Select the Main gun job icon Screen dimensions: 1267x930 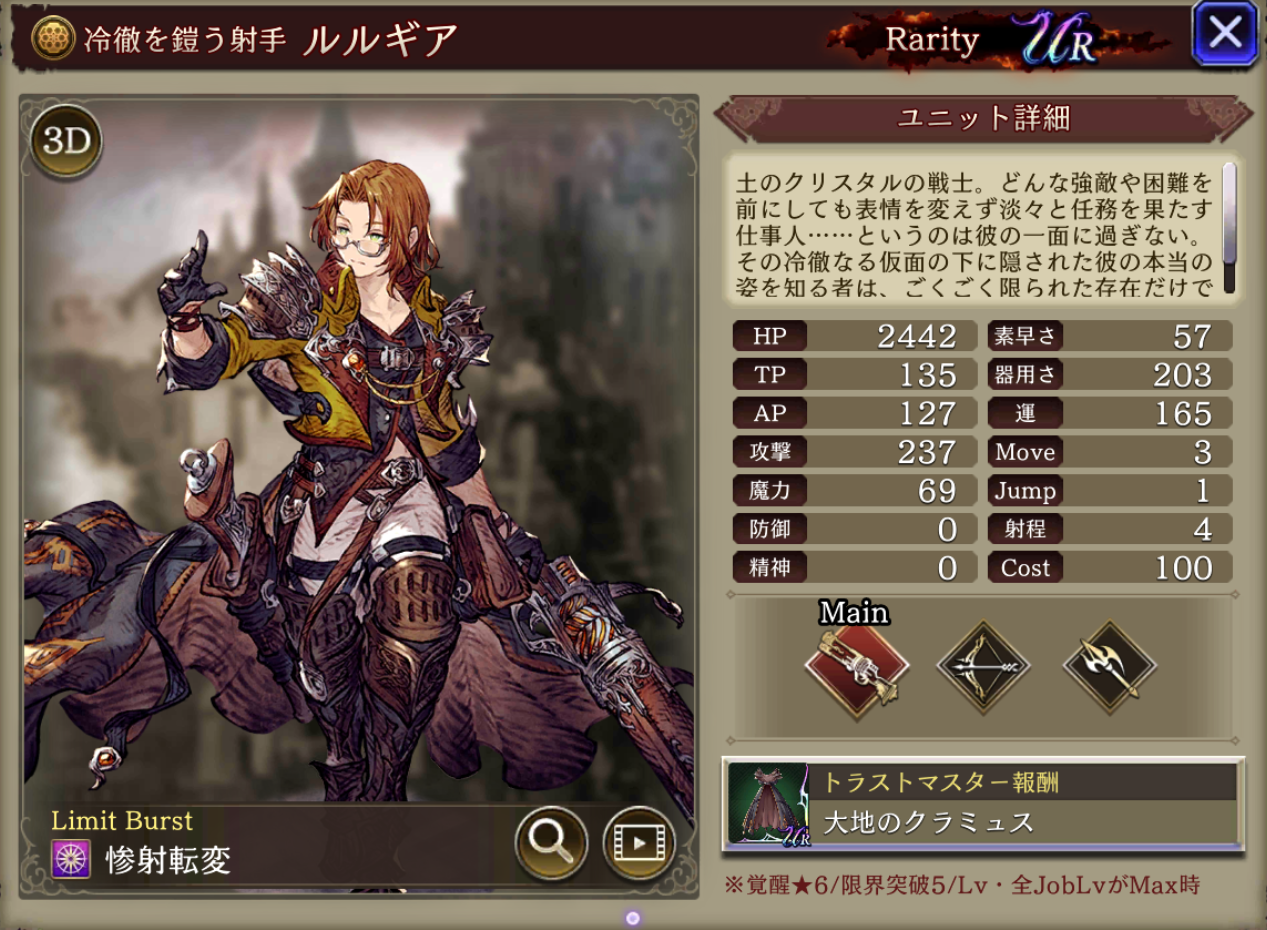point(856,667)
